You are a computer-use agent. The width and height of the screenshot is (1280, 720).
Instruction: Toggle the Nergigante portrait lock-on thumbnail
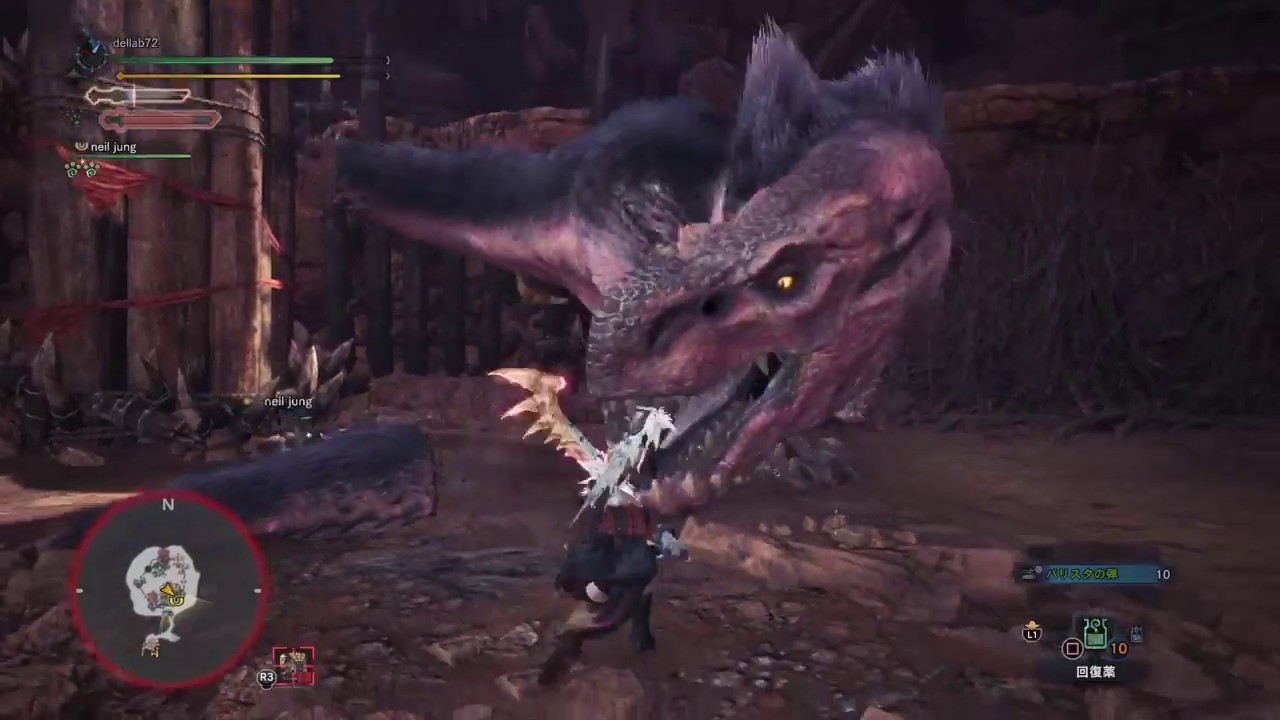coord(292,663)
